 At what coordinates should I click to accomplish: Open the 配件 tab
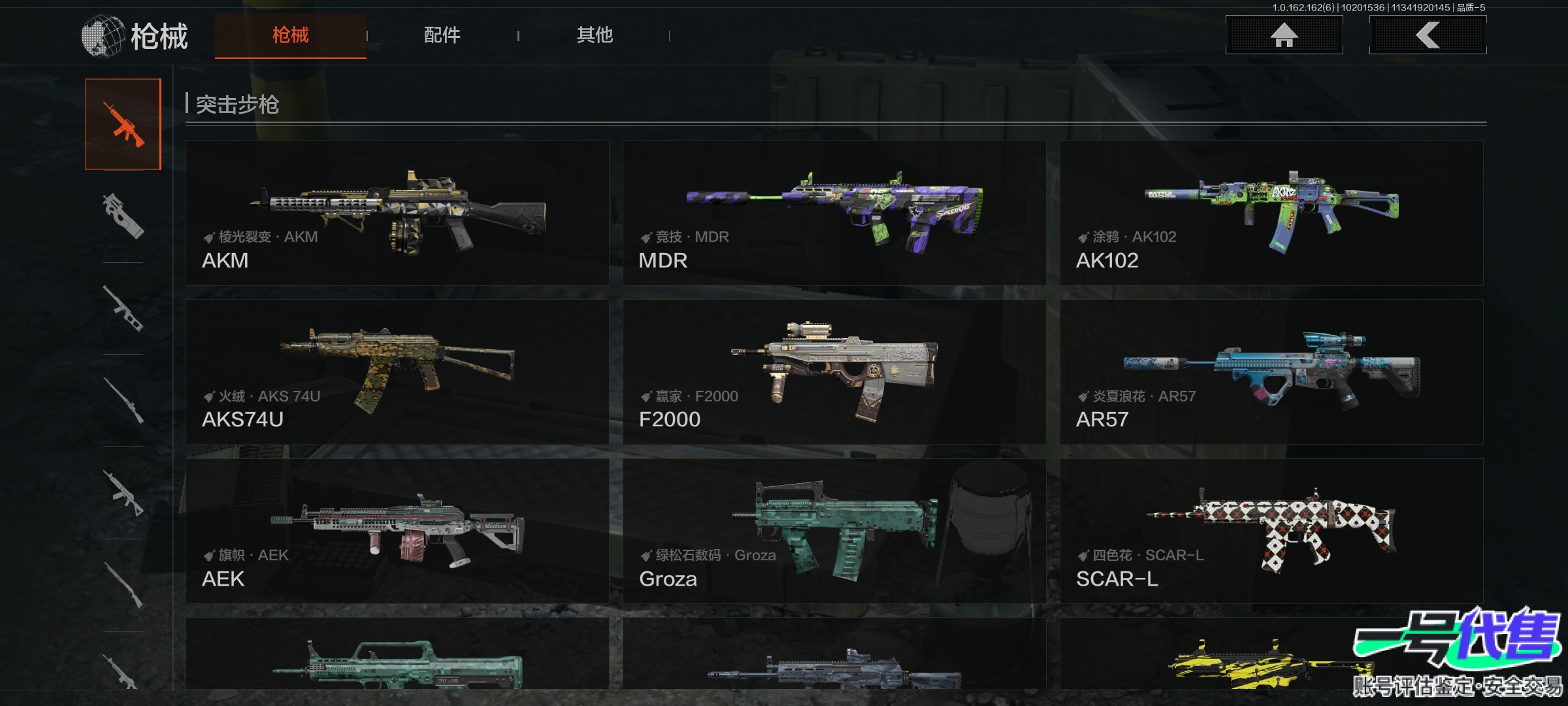[x=442, y=35]
